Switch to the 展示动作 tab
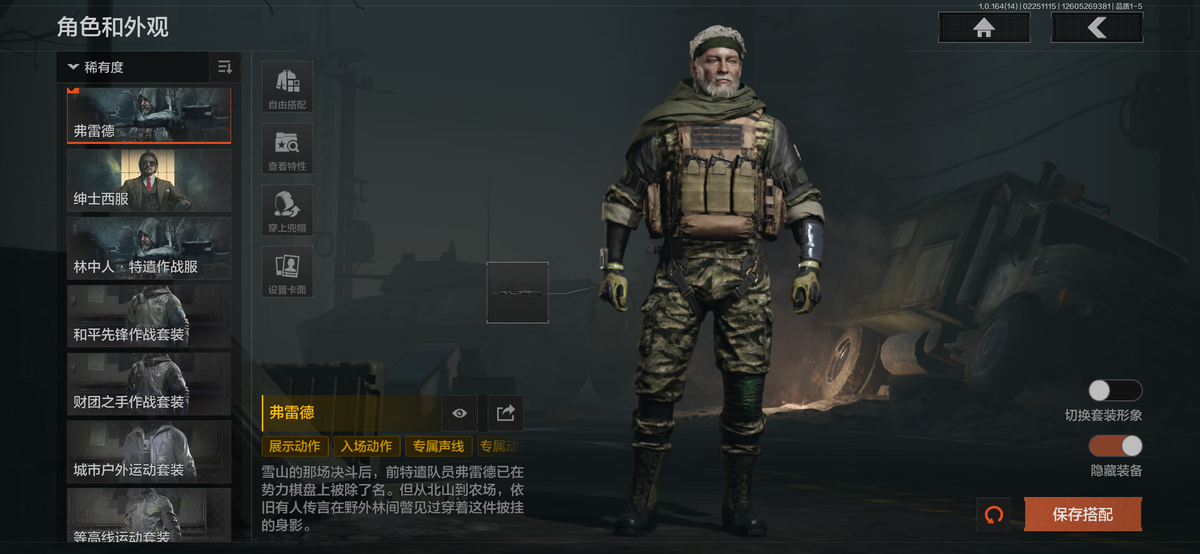 click(x=295, y=446)
